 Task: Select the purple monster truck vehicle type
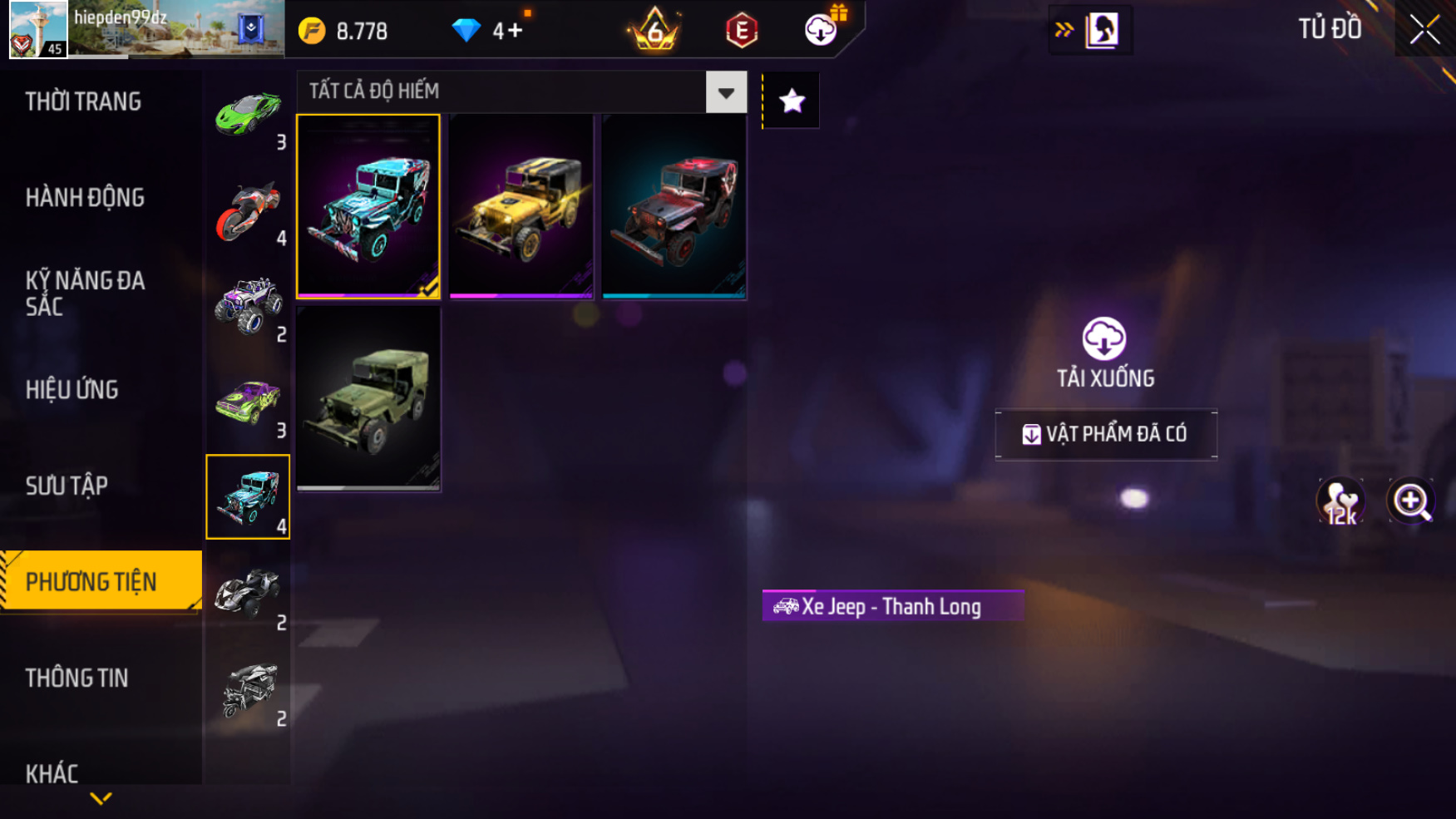(x=248, y=306)
